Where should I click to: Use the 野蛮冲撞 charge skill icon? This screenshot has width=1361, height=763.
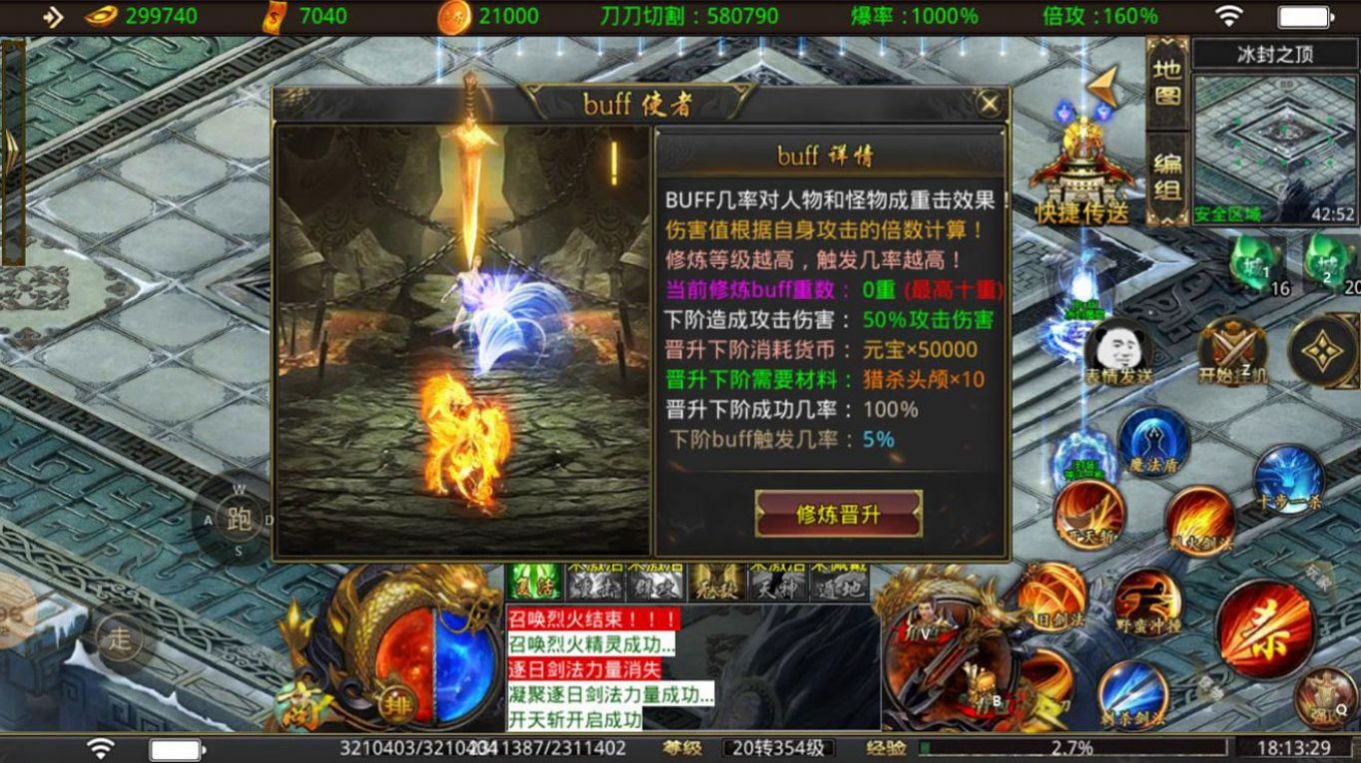[1148, 600]
